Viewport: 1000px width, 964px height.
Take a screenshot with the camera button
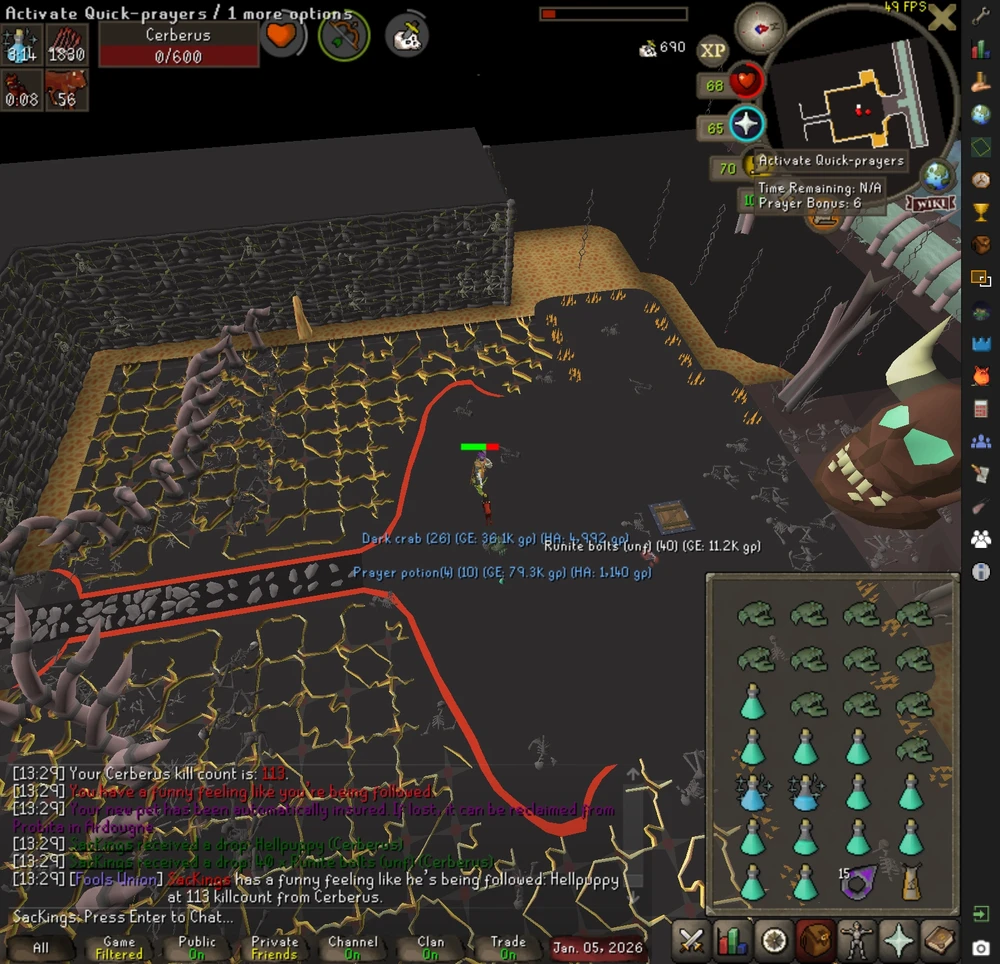pyautogui.click(x=981, y=947)
